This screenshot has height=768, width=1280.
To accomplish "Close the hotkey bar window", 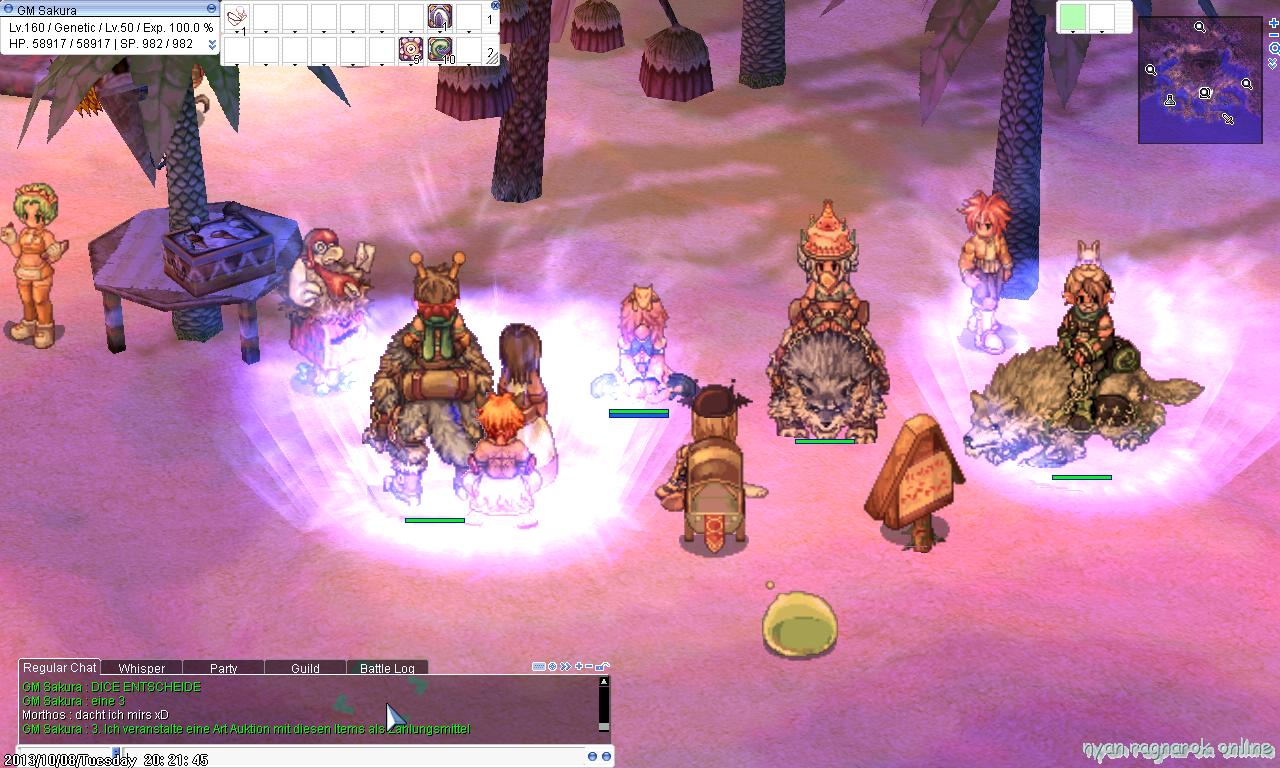I will (495, 5).
